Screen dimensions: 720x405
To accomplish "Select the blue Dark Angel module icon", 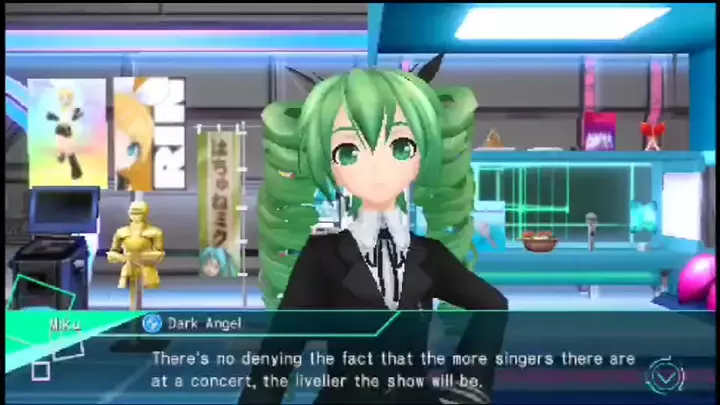I will tap(152, 323).
